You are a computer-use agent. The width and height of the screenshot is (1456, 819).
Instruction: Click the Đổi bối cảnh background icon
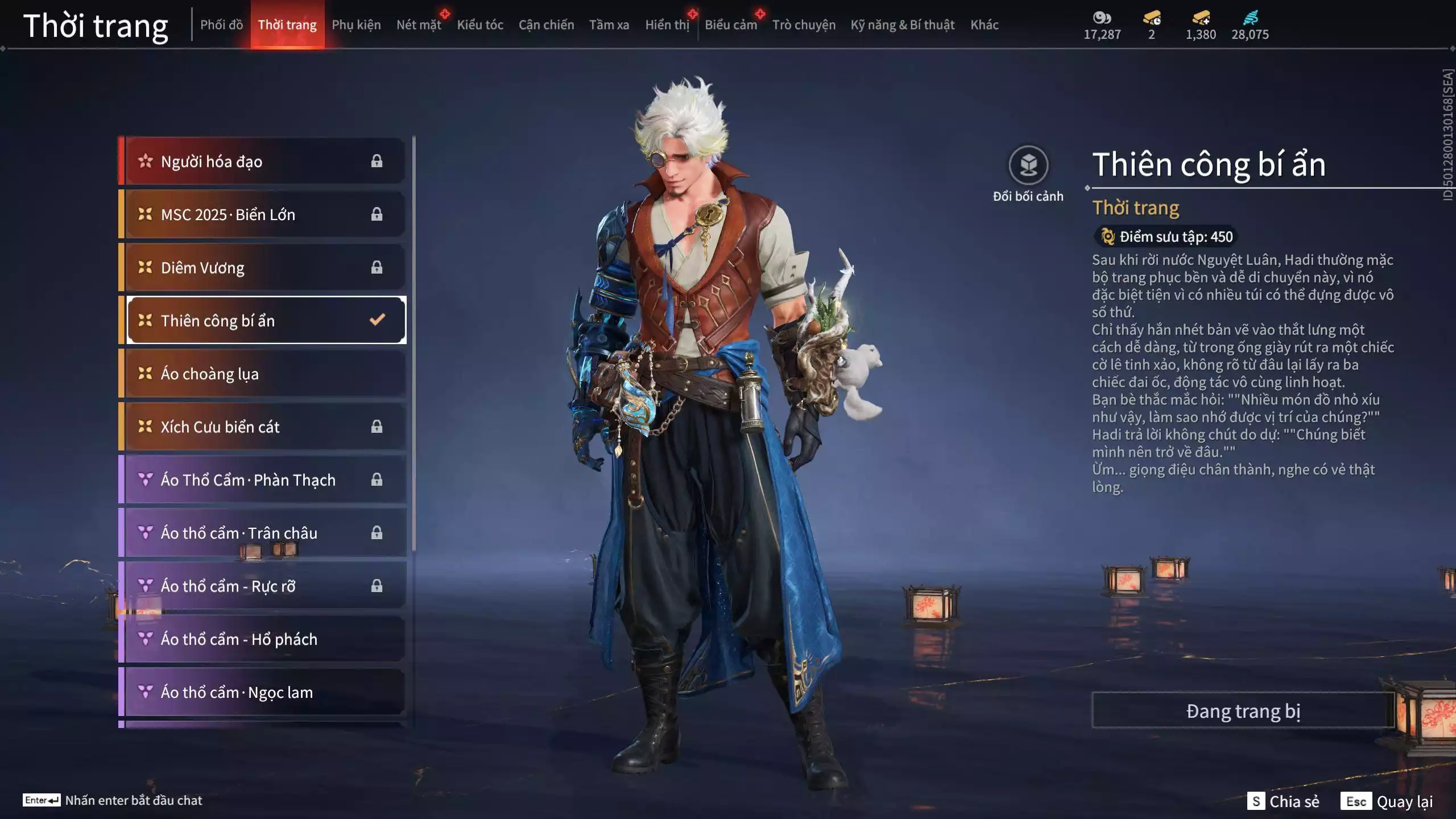coord(1028,166)
